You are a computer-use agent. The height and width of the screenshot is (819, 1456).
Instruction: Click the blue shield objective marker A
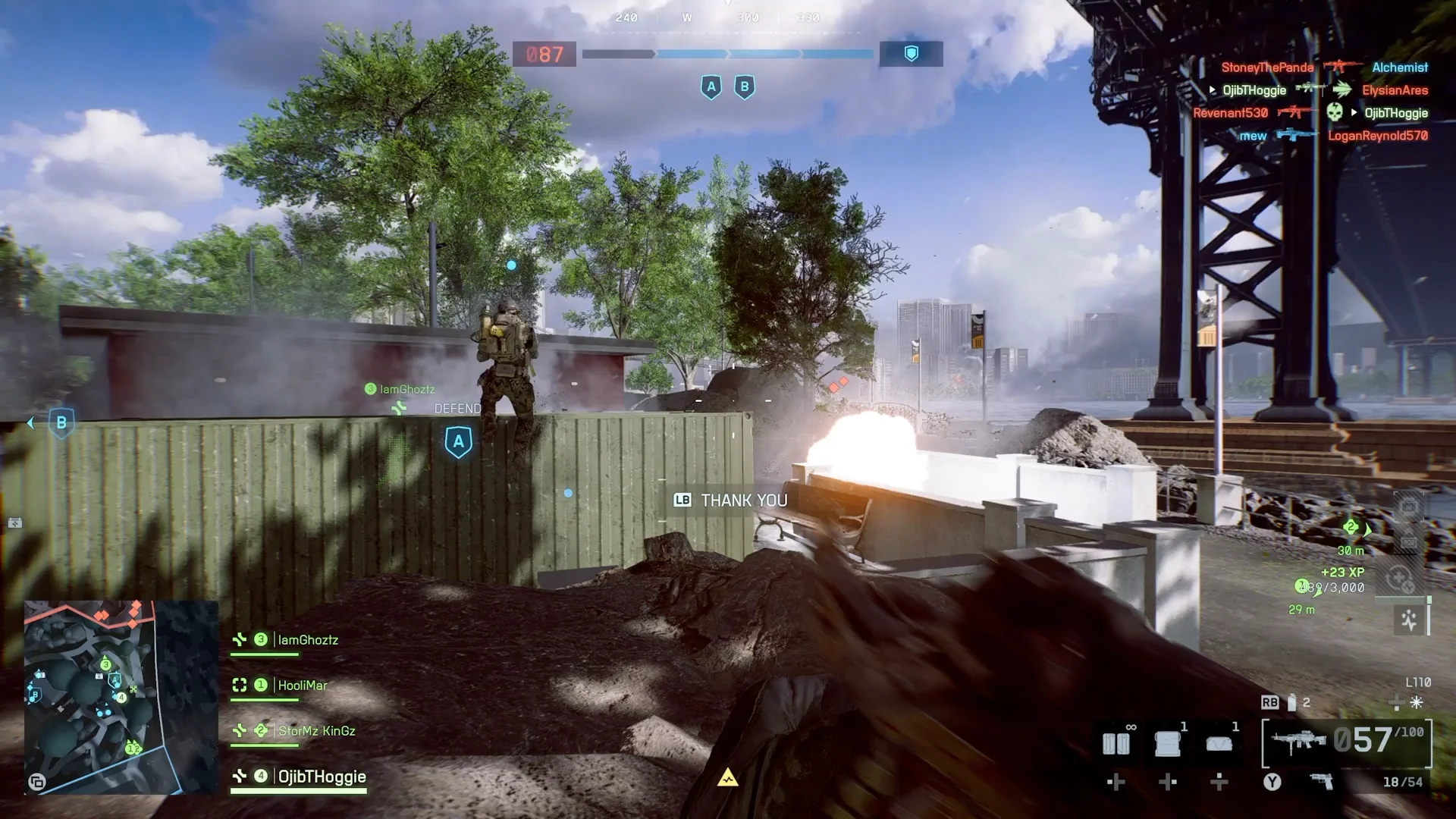pos(711,87)
